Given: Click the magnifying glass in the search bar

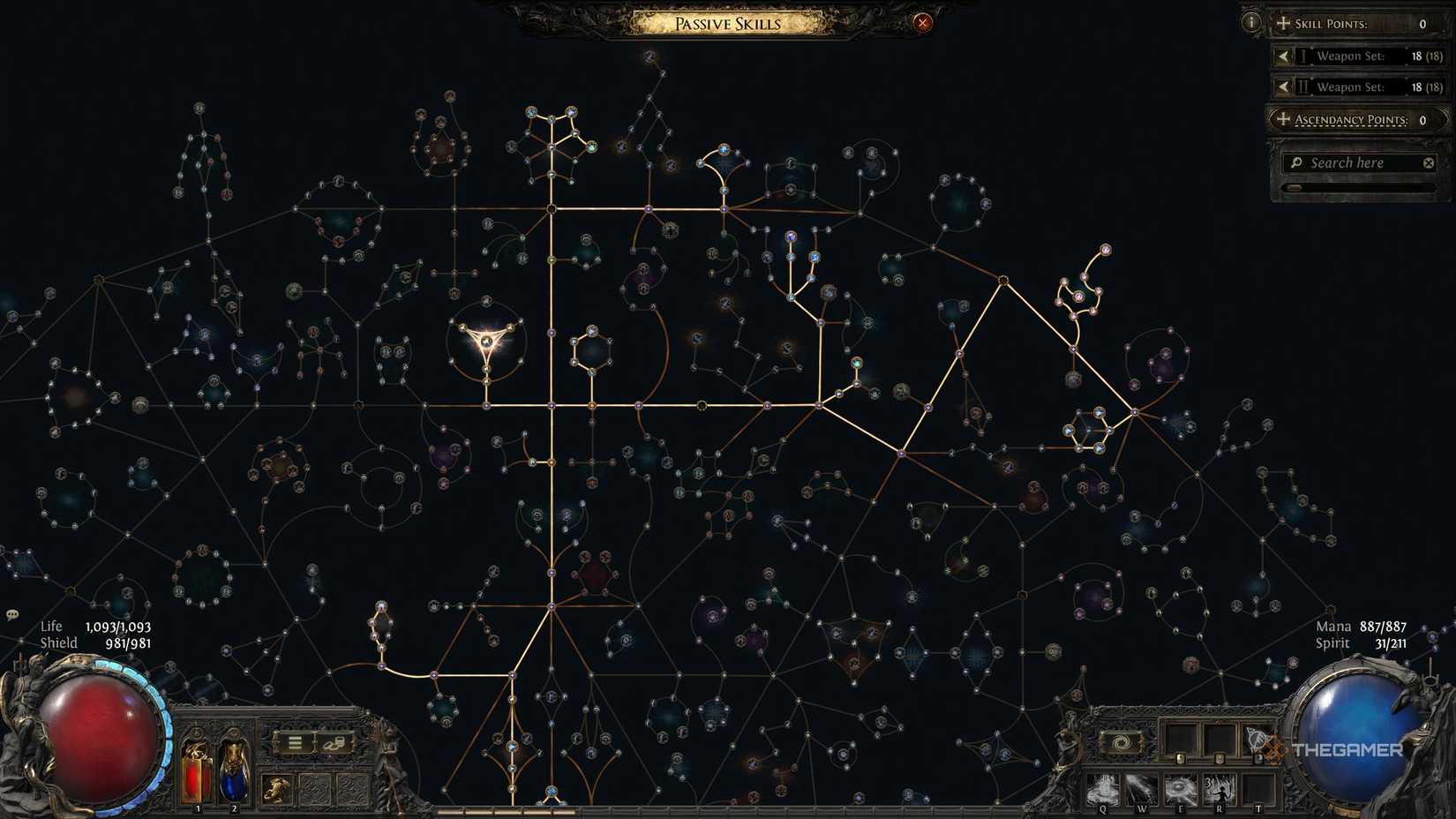Looking at the screenshot, I should coord(1295,162).
